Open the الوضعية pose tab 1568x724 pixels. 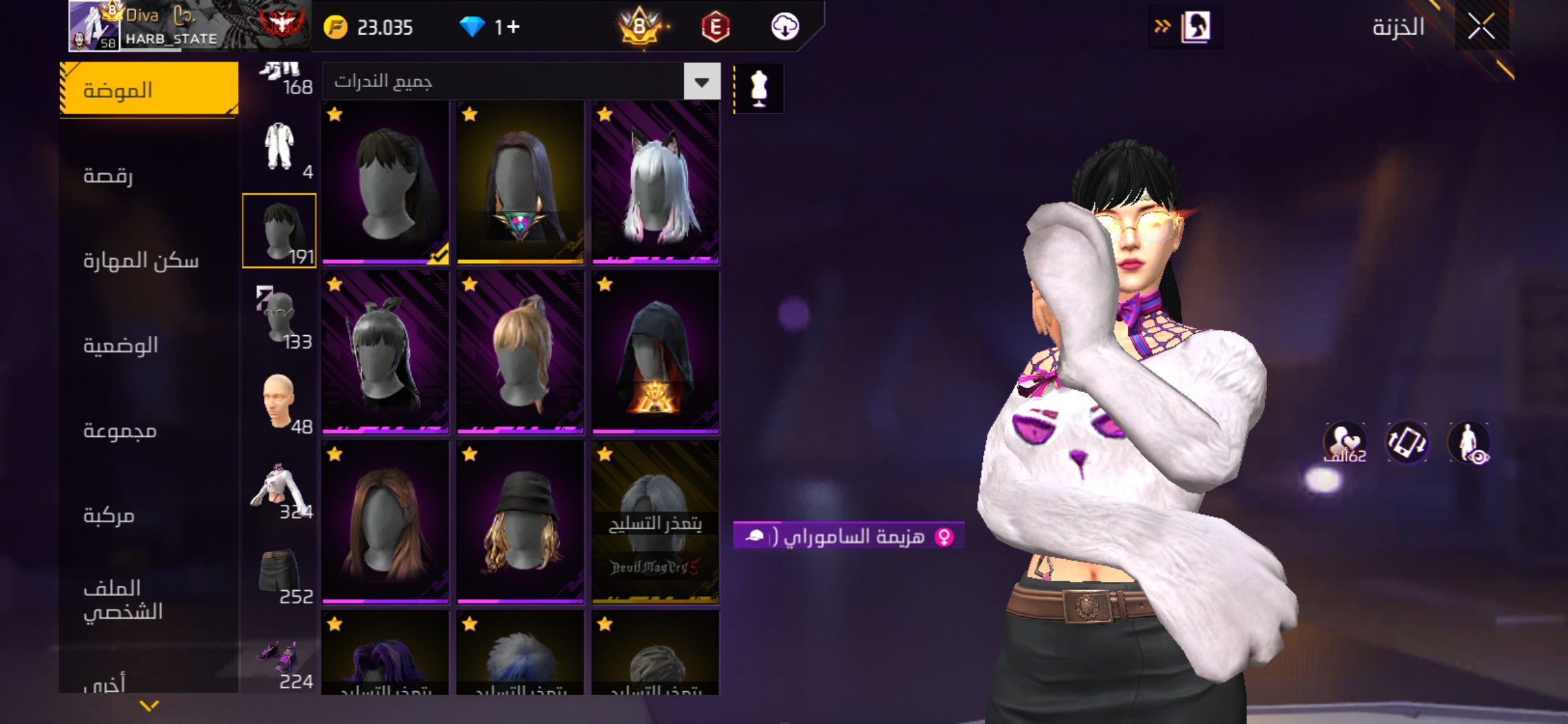pyautogui.click(x=149, y=345)
